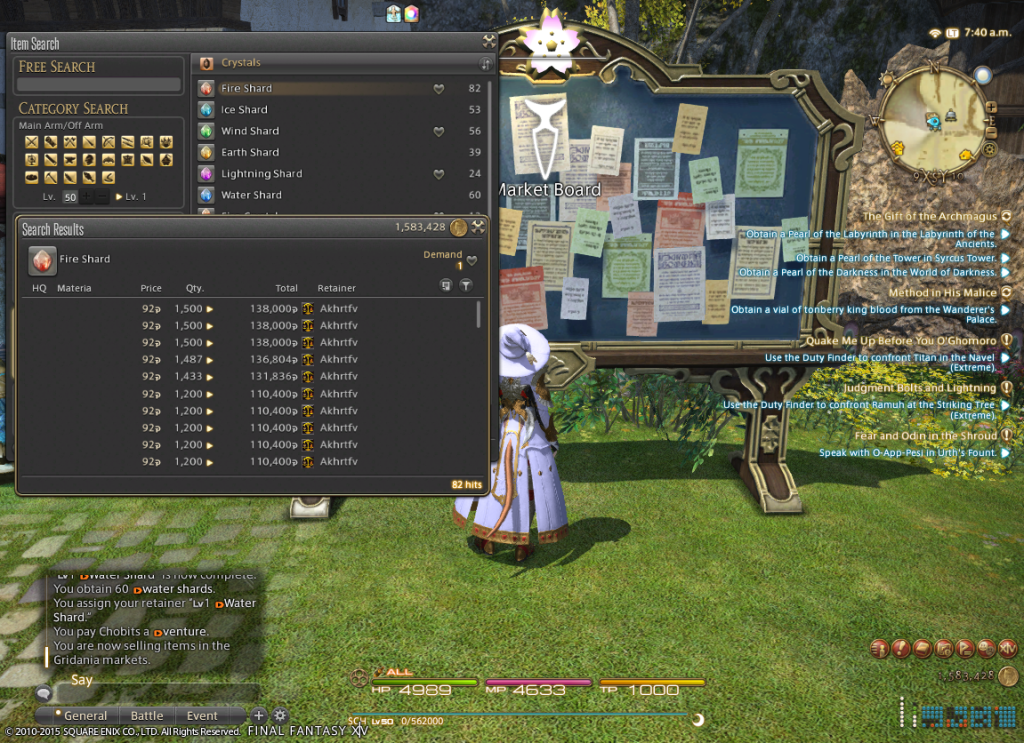Close the Item Search window
This screenshot has height=743, width=1024.
coord(488,42)
